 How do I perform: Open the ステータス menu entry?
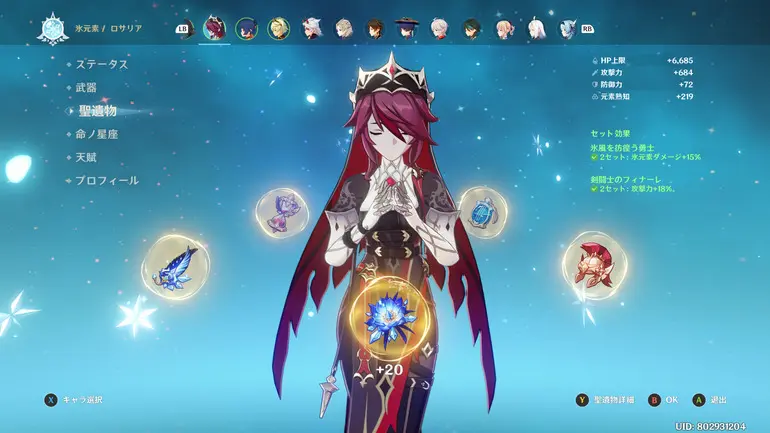coord(102,64)
